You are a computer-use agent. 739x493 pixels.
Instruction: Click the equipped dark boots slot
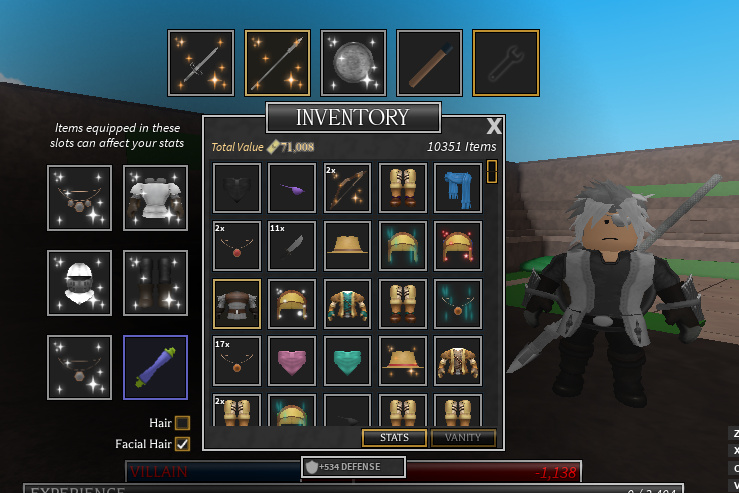[156, 283]
